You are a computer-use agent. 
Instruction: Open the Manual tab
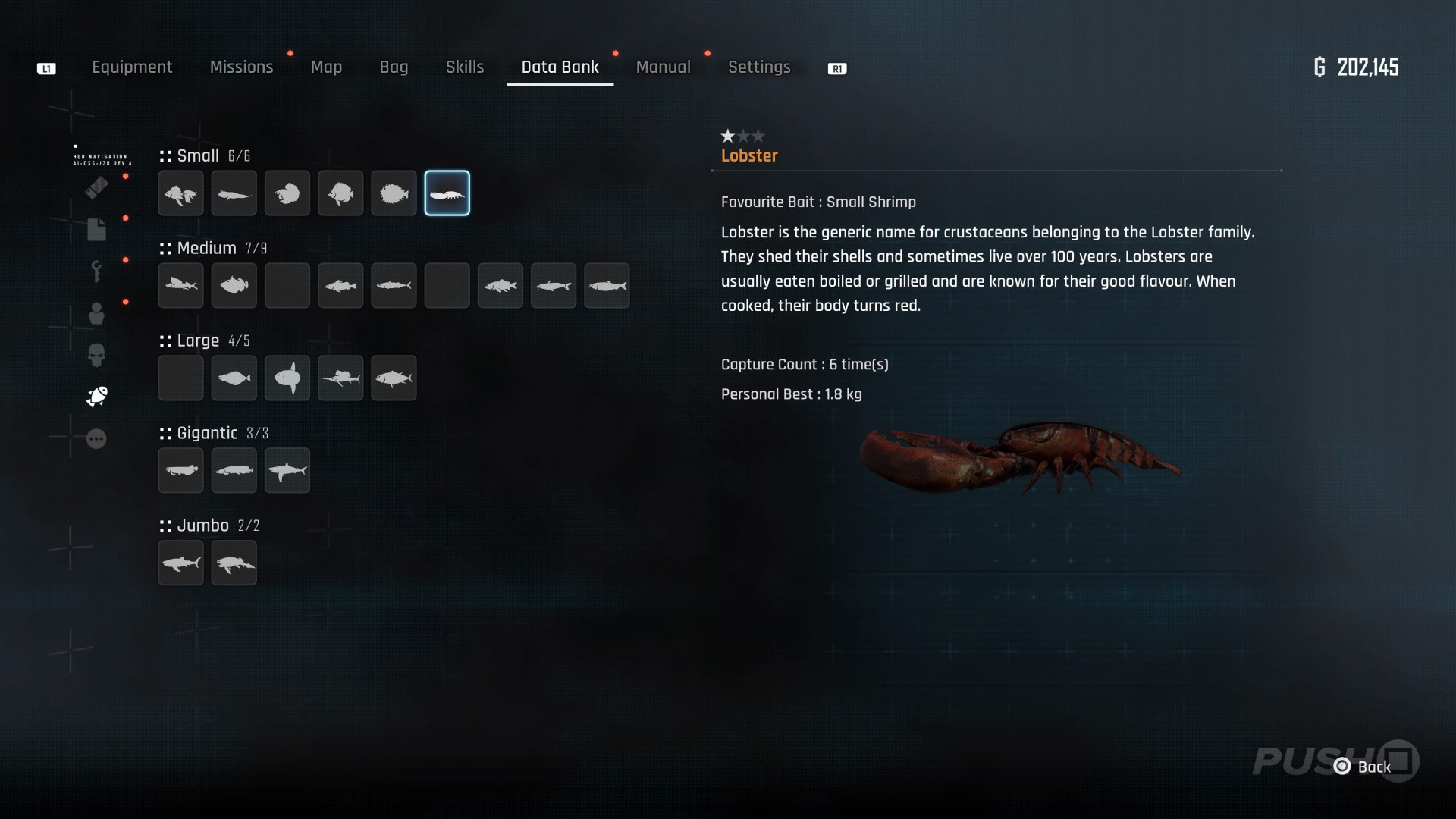click(x=663, y=67)
